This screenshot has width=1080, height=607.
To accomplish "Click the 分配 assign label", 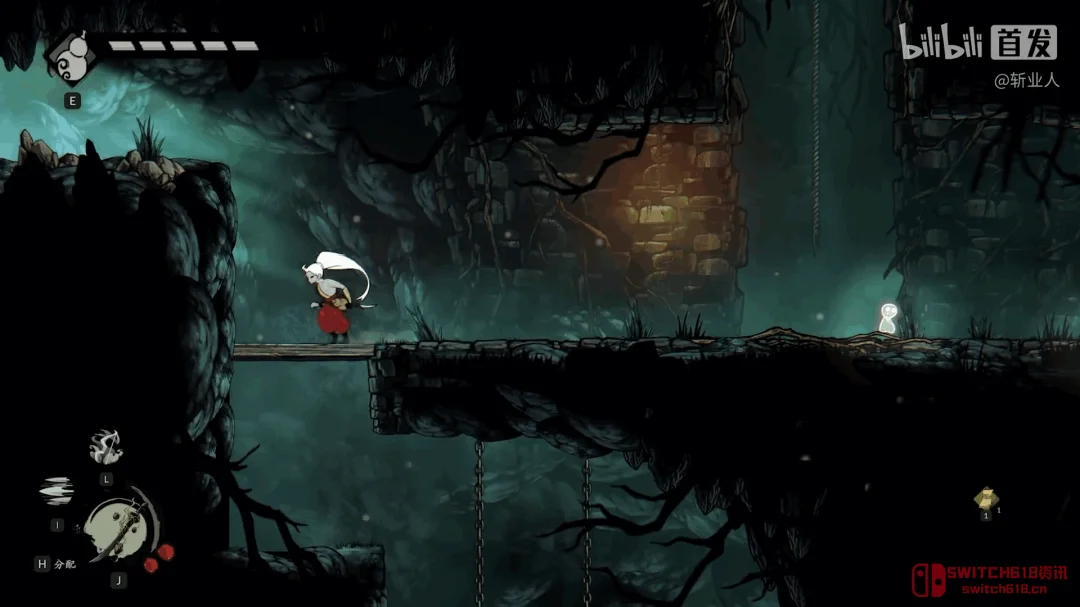I will point(65,564).
